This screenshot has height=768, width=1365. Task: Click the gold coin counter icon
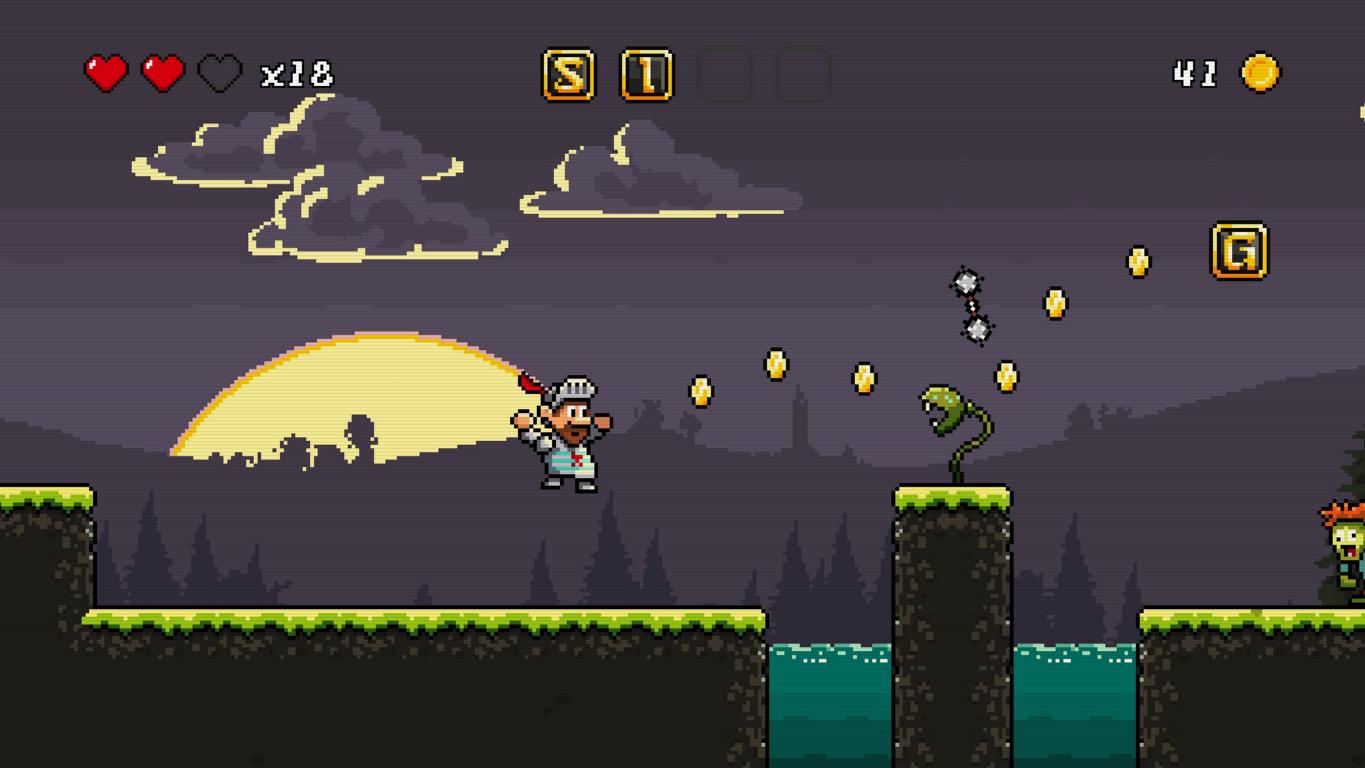pyautogui.click(x=1260, y=73)
